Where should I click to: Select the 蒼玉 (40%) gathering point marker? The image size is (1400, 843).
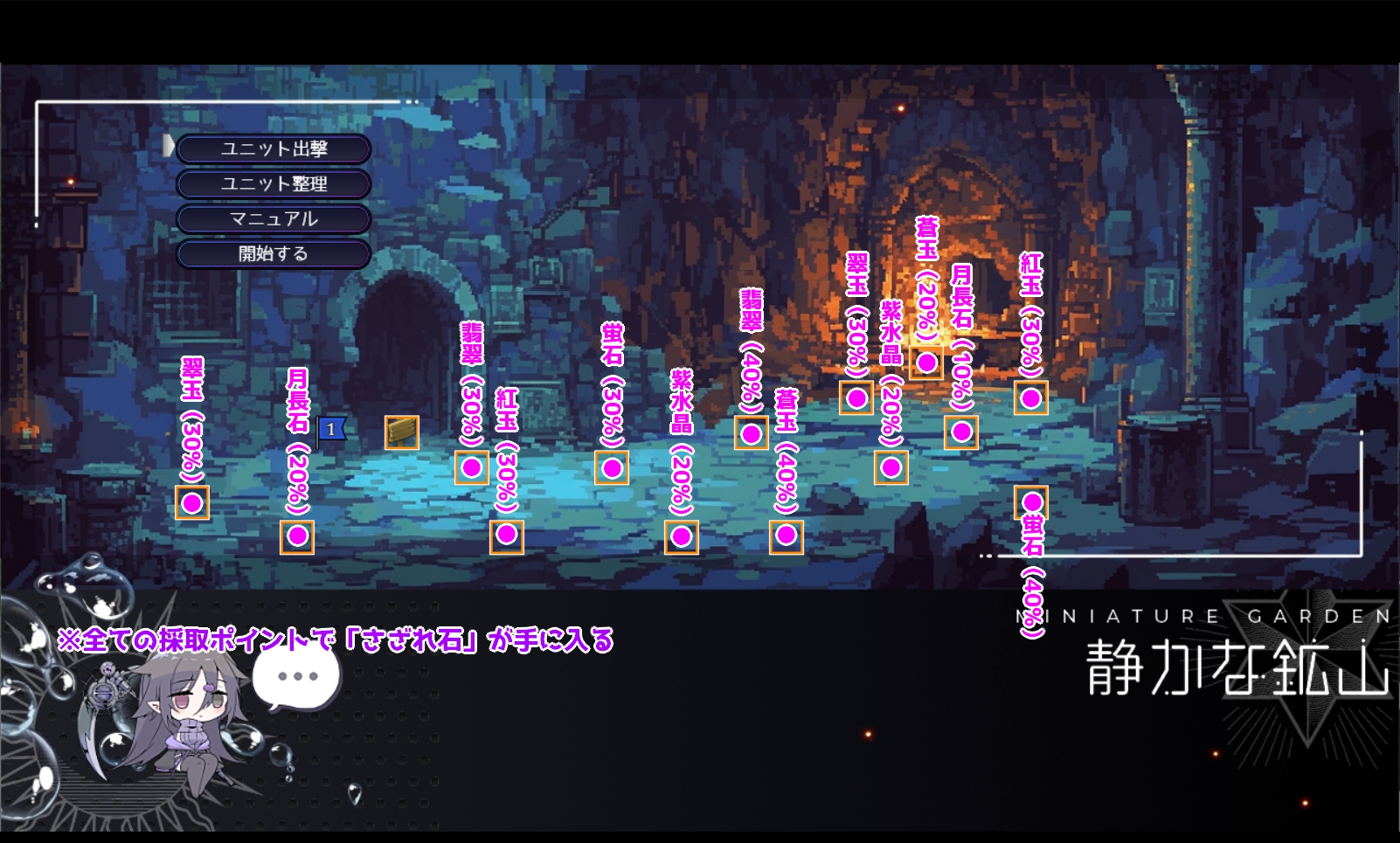pos(787,536)
